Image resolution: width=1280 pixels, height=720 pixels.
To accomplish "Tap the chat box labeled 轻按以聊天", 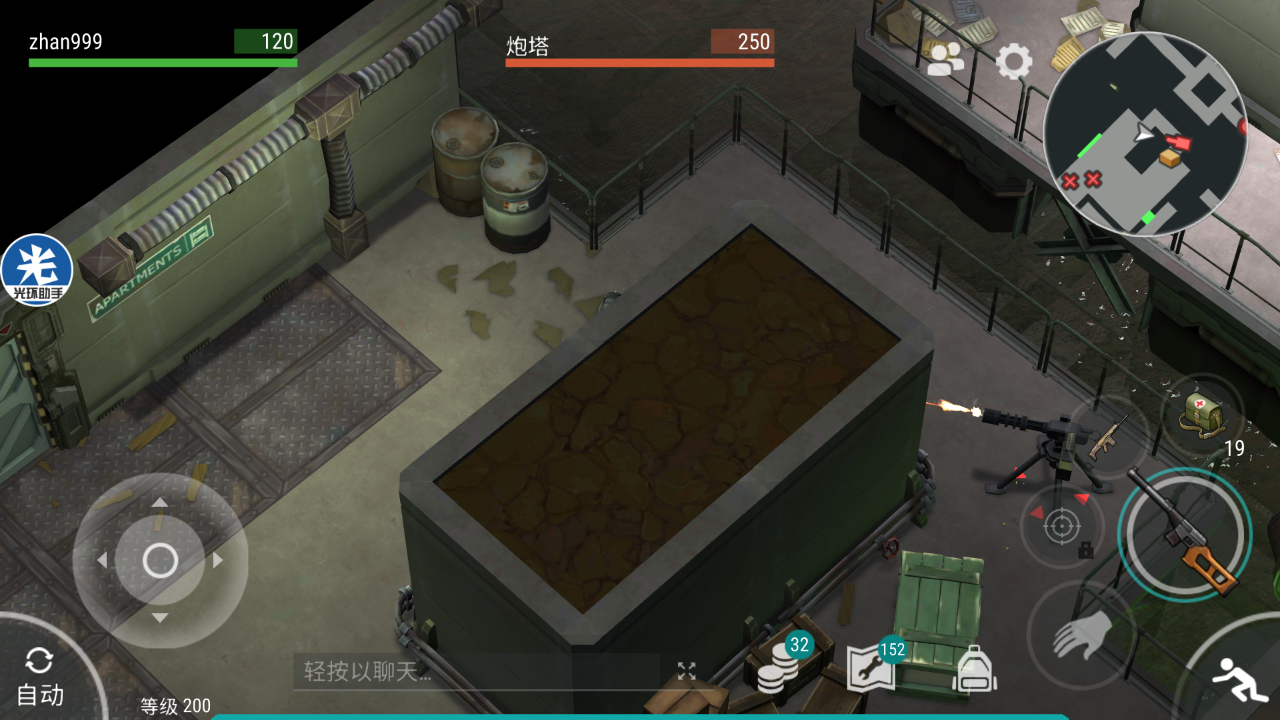I will 475,671.
